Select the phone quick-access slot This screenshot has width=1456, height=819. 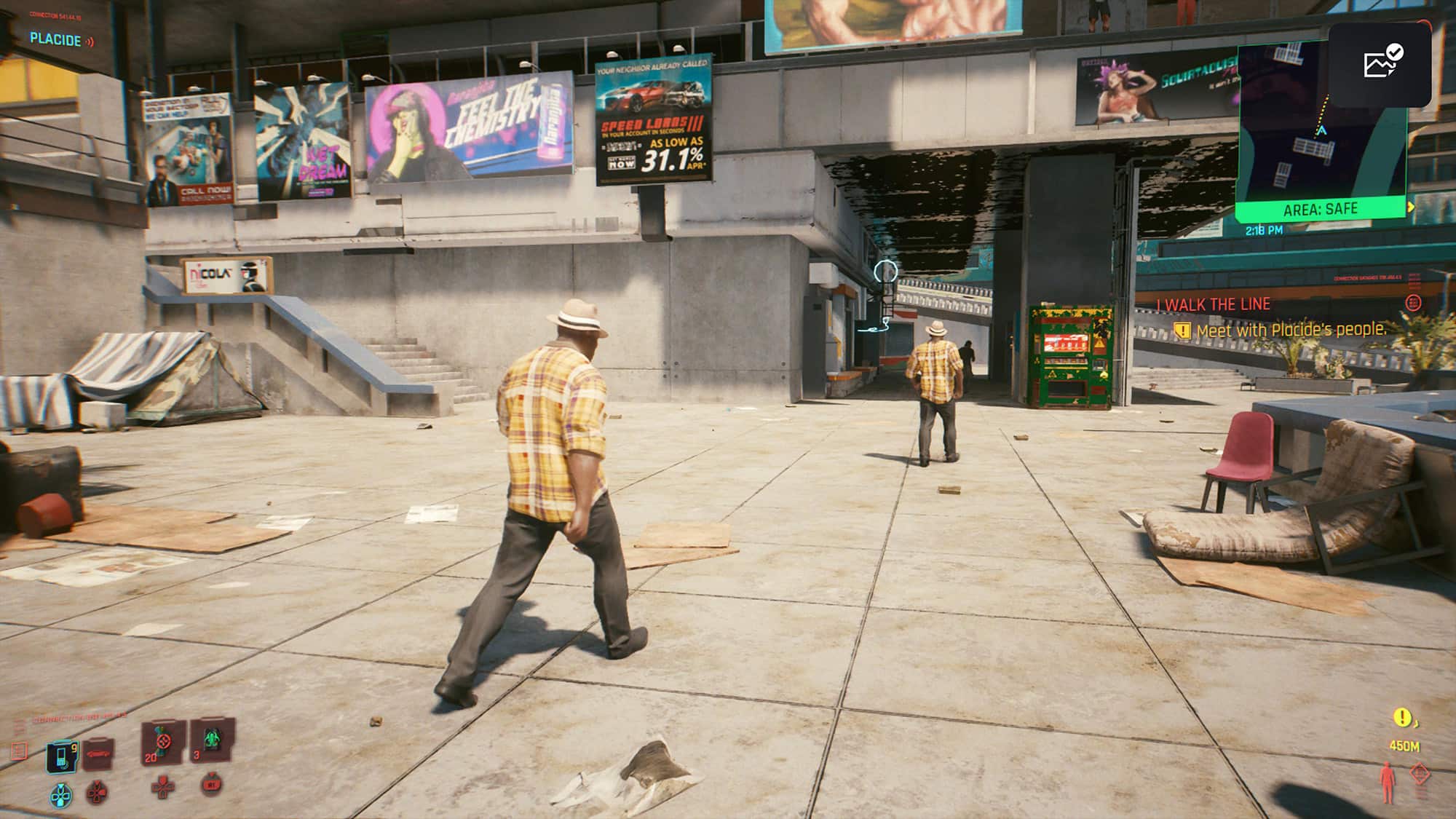coord(63,756)
